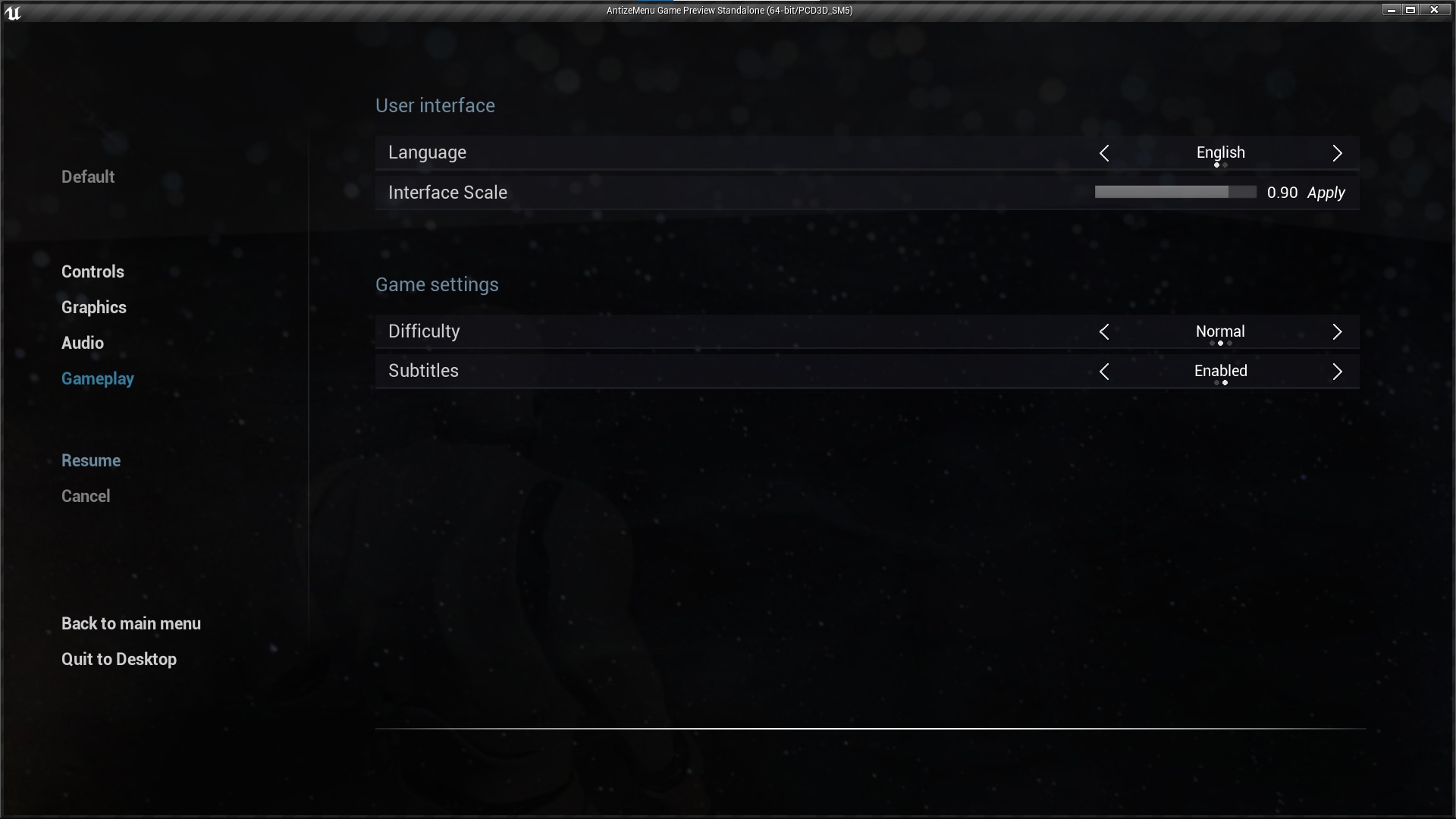Click the left chevron beside English

pos(1104,153)
